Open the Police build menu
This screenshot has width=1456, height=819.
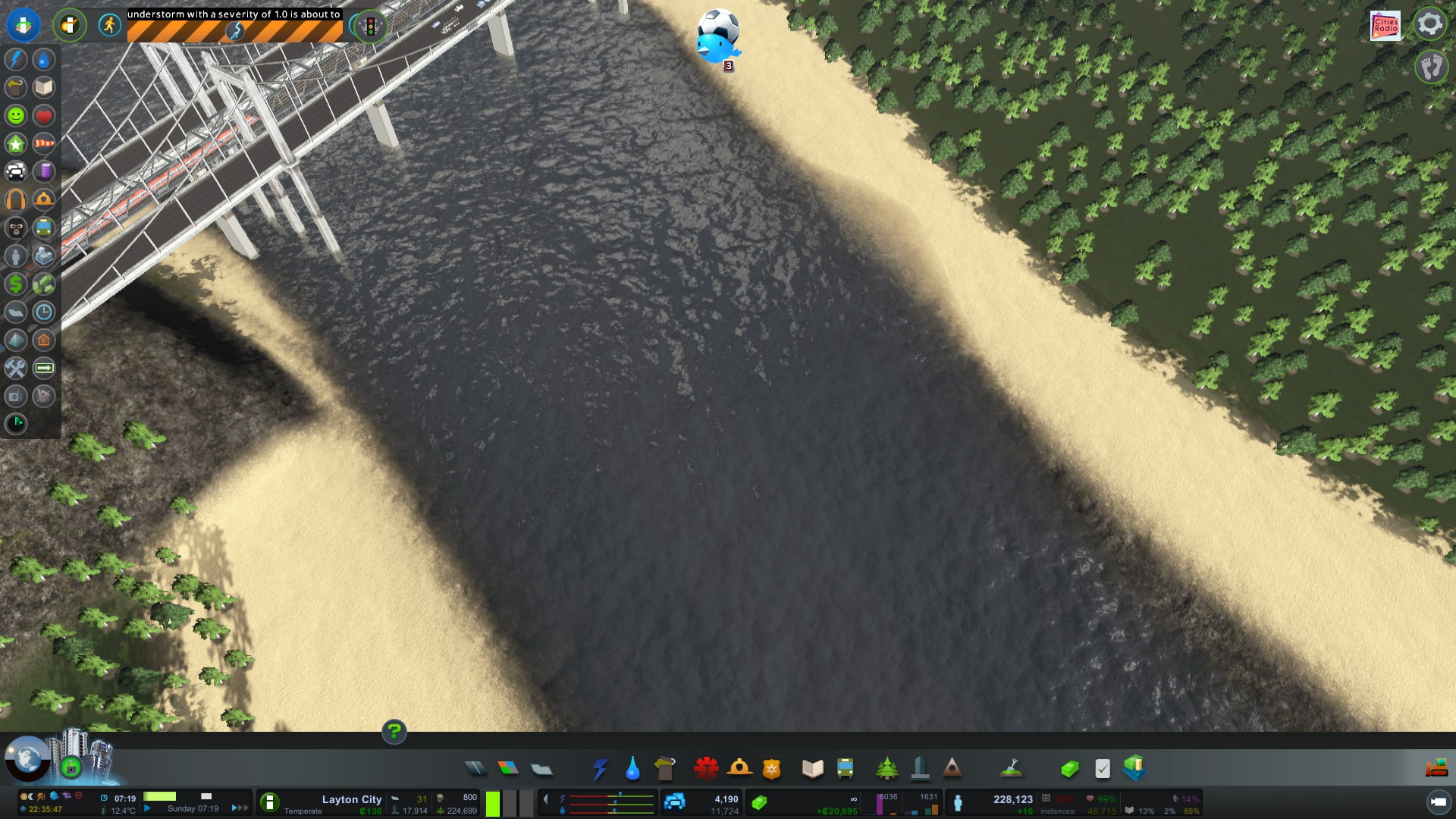point(772,769)
